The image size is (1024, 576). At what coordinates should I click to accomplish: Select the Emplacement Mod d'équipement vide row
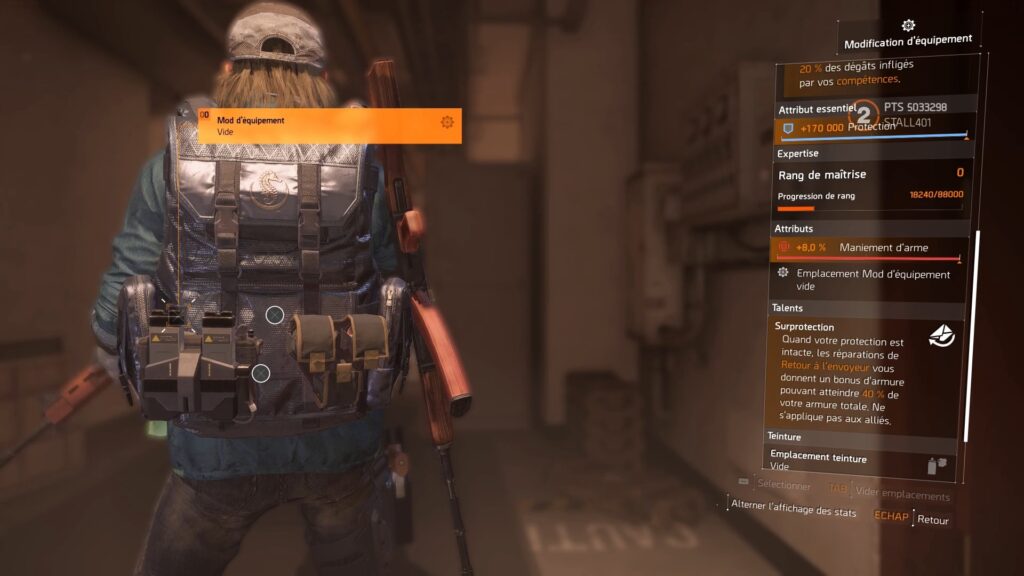[866, 279]
